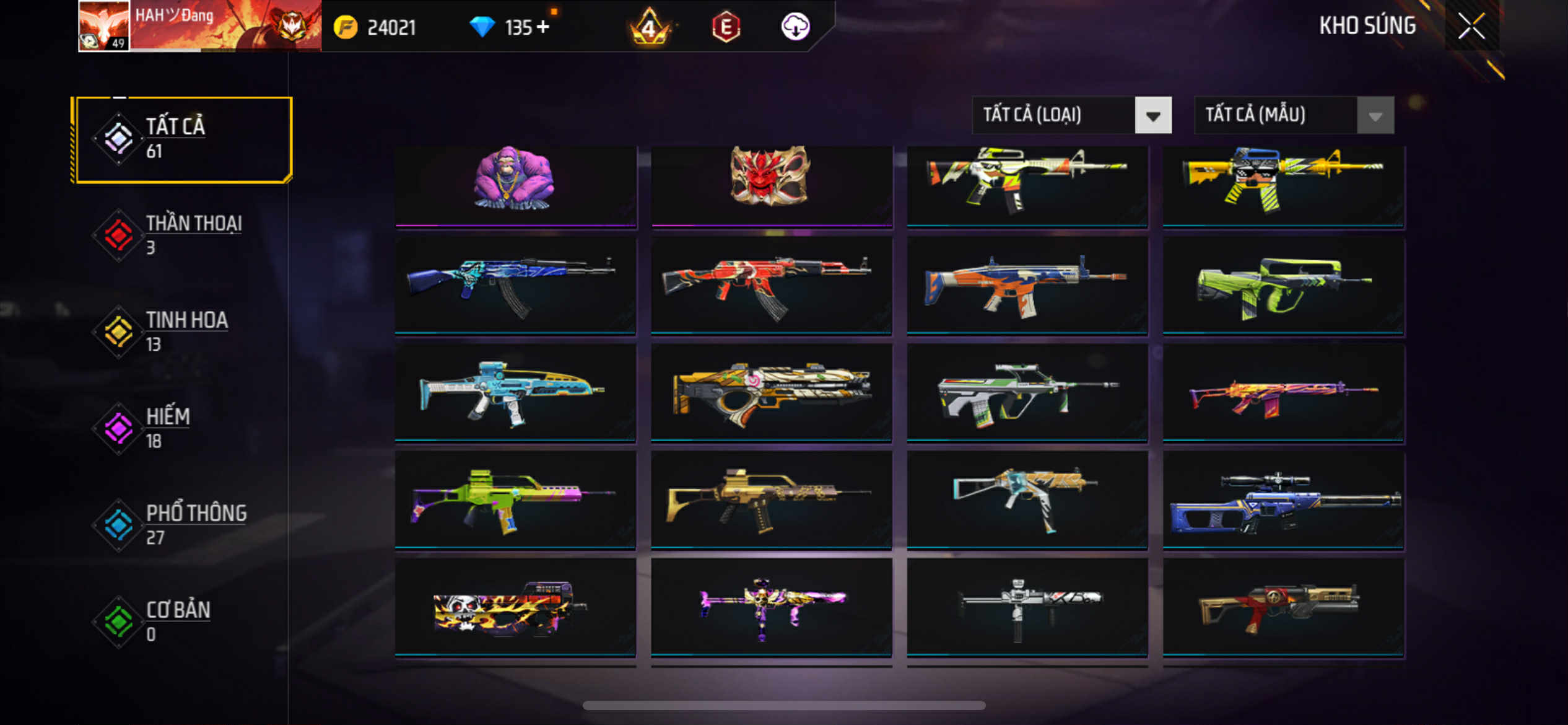Choose the blue scoped sniper rifle skin
The width and height of the screenshot is (1568, 725).
click(1283, 500)
